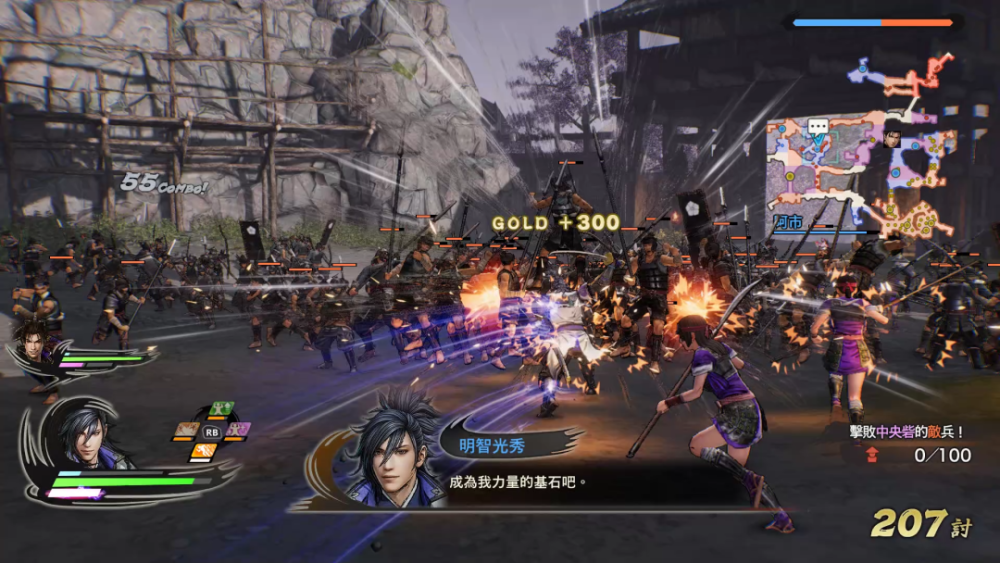Activate the green skill icon above RB
This screenshot has width=1000, height=563.
pyautogui.click(x=220, y=409)
